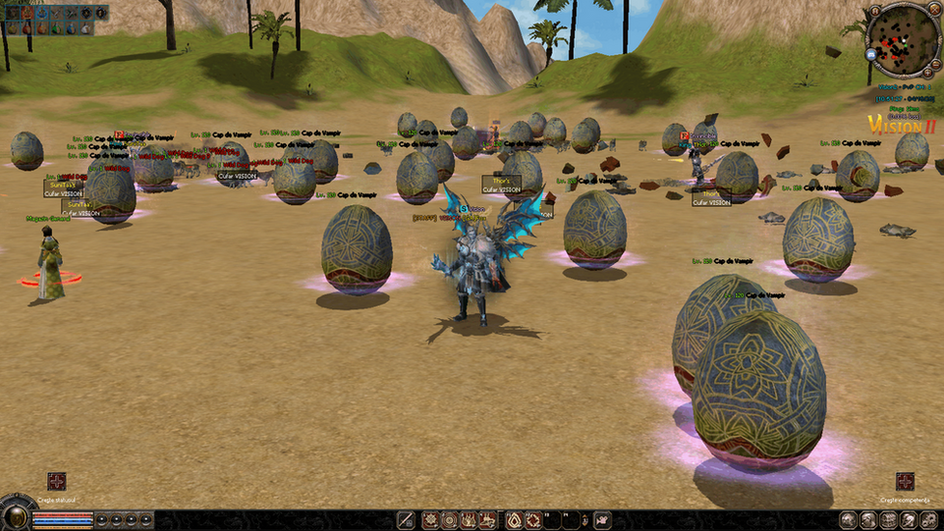944x531 pixels.
Task: Click the "Creste competenta" plus button
Action: coord(904,481)
